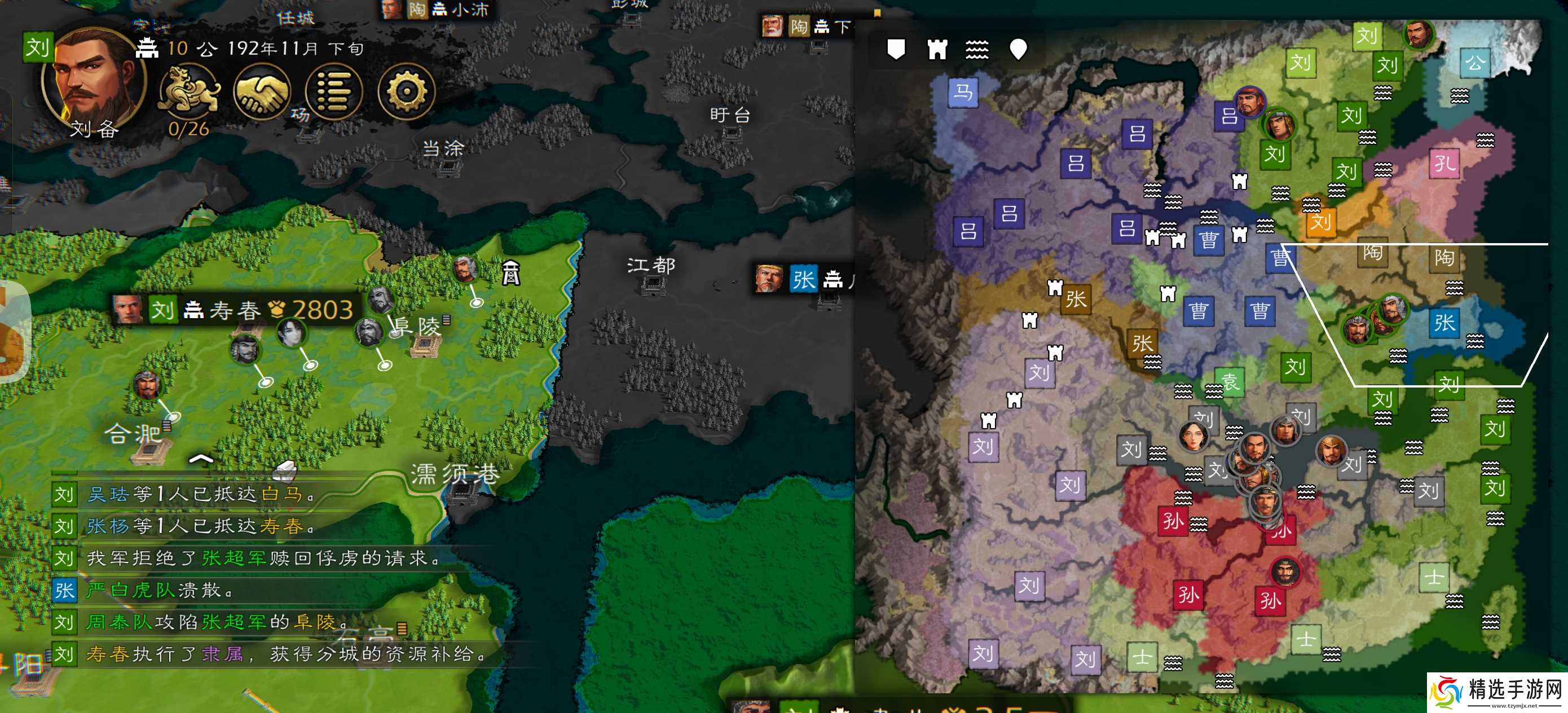This screenshot has height=713, width=1568.
Task: Toggle the castle tower map filter
Action: coord(937,49)
